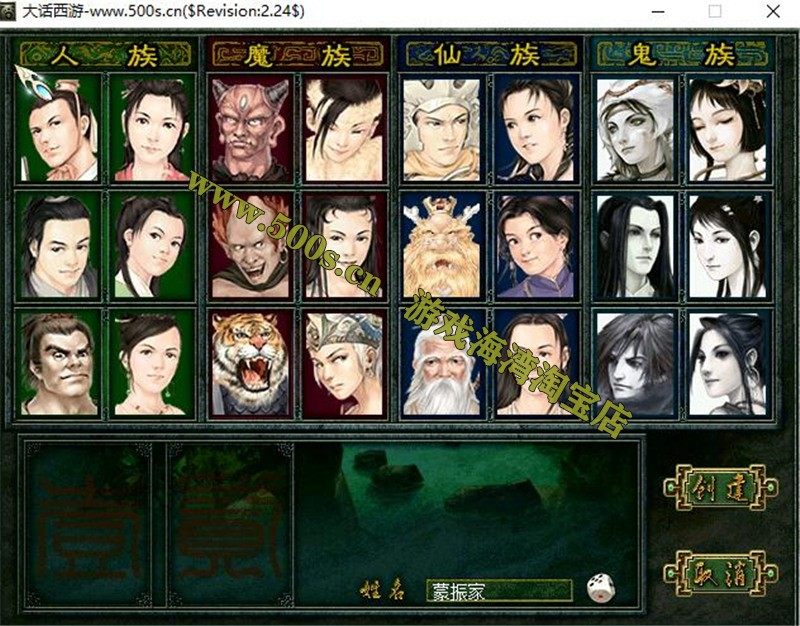Choose the red horned demon portrait

tap(250, 128)
